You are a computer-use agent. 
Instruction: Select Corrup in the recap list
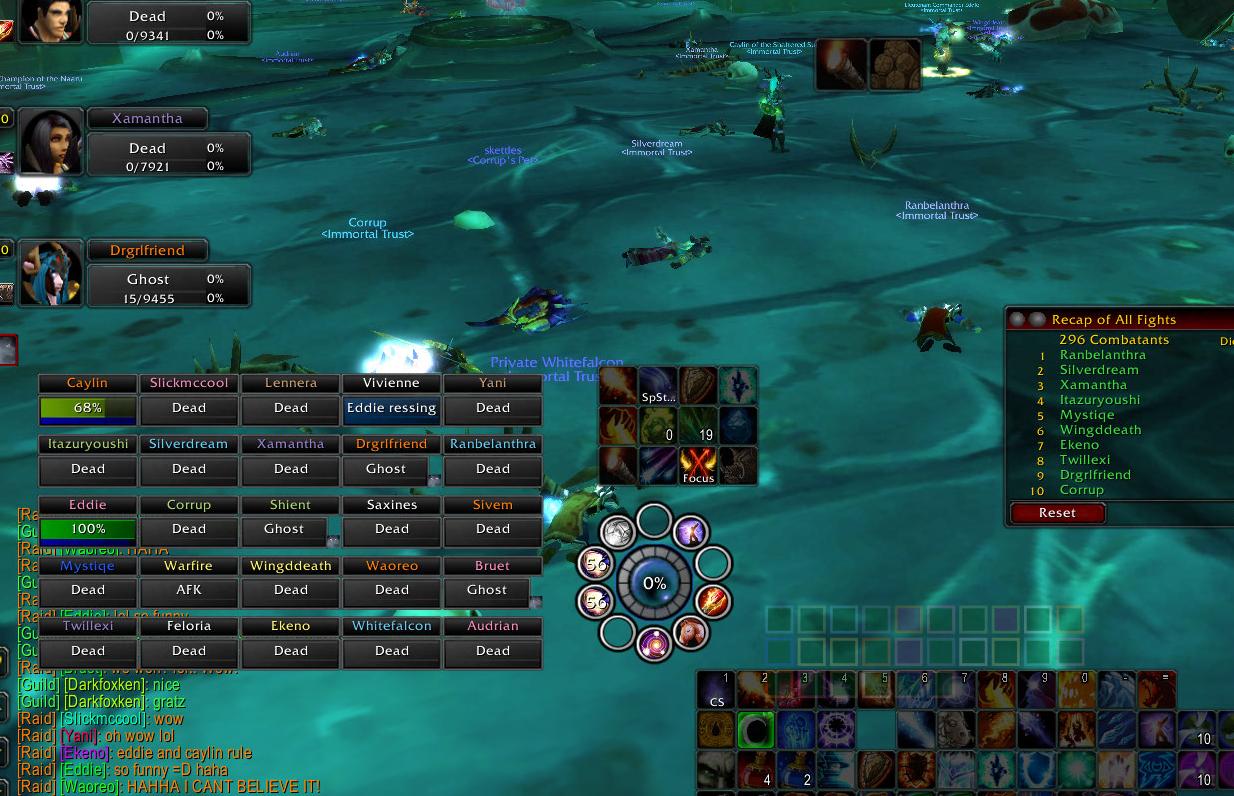pyautogui.click(x=1081, y=490)
